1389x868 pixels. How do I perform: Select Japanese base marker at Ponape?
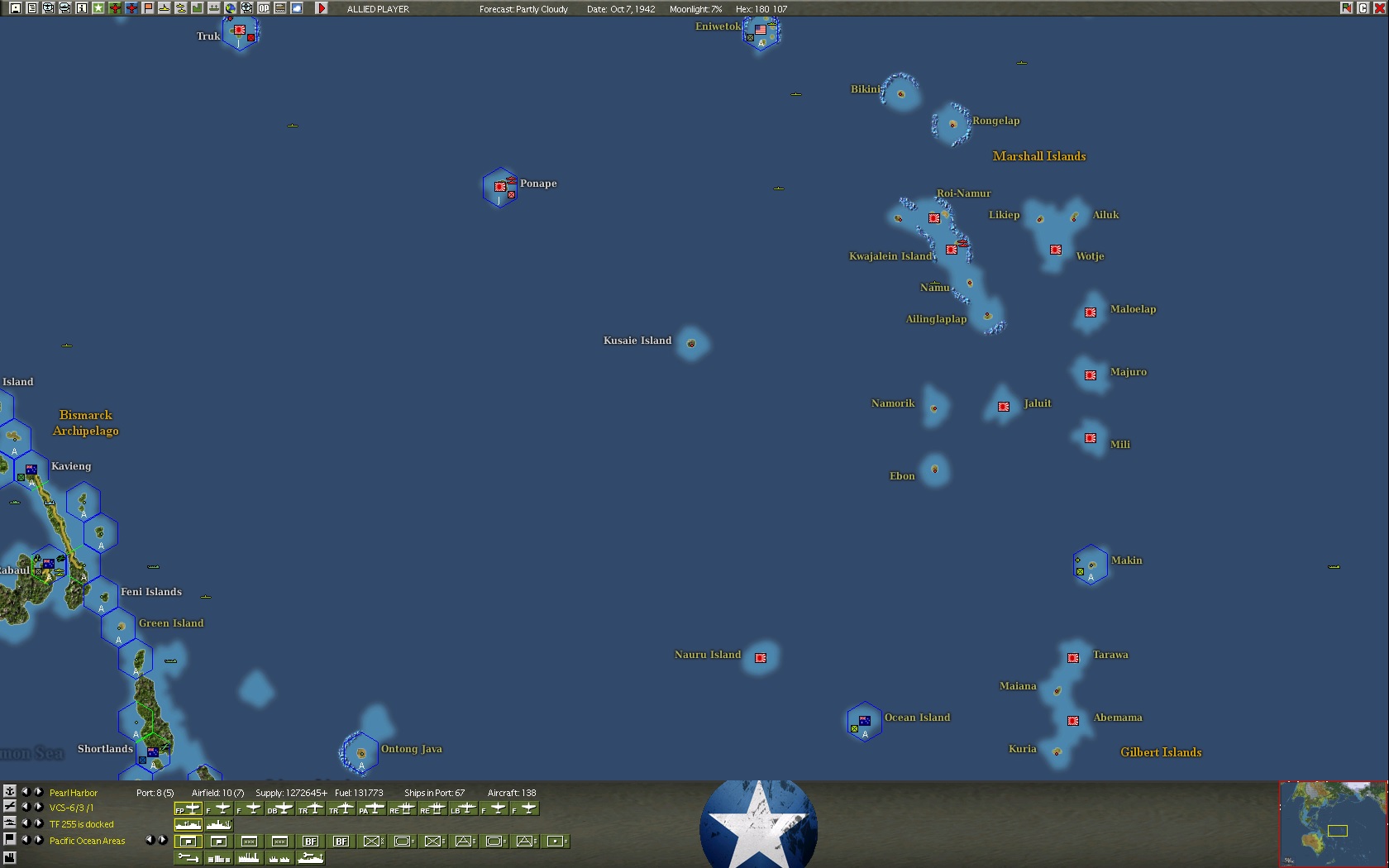[x=500, y=187]
